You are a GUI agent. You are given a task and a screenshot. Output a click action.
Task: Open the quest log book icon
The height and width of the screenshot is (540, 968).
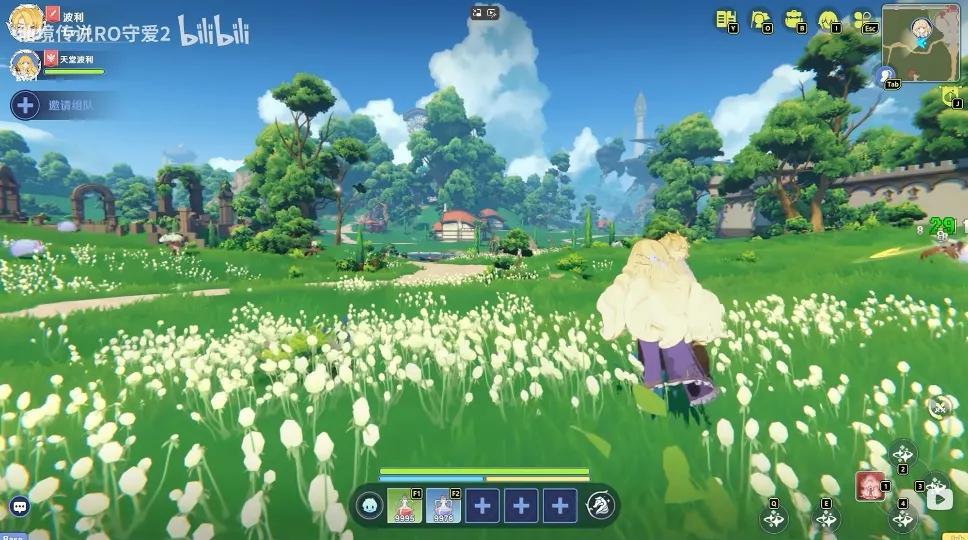click(x=725, y=20)
